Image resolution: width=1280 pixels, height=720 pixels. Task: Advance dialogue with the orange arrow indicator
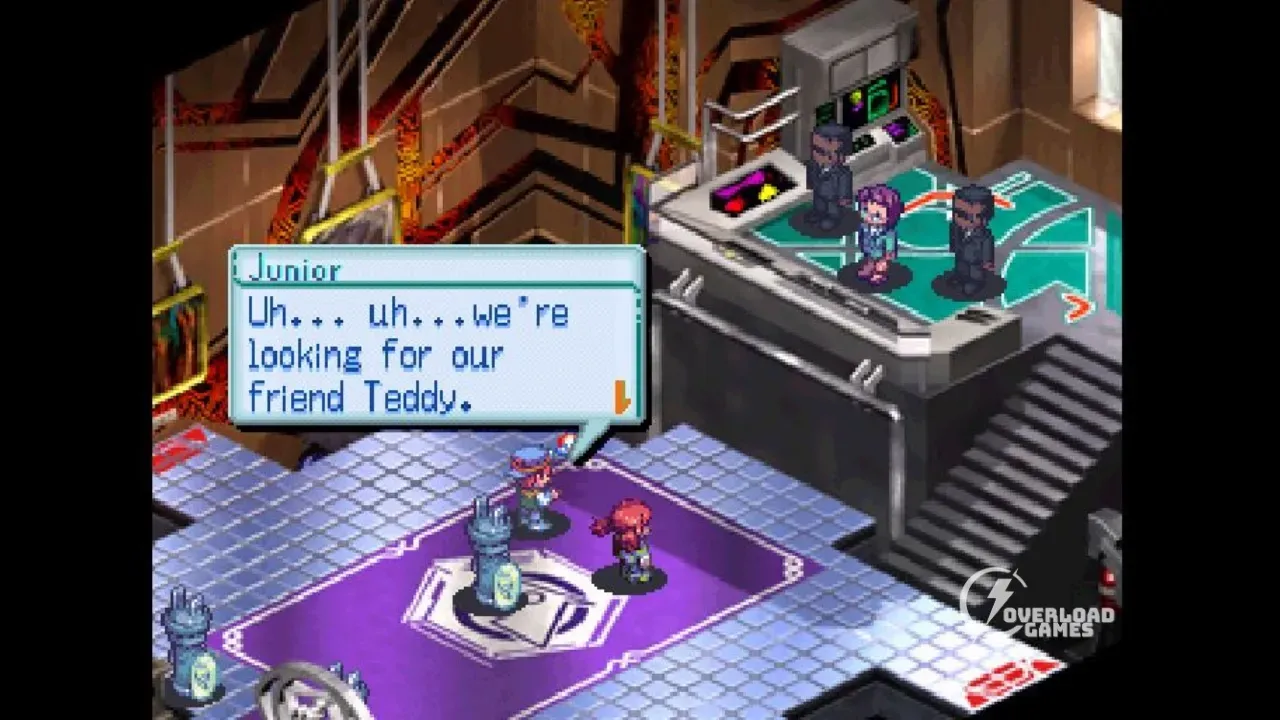coord(622,399)
